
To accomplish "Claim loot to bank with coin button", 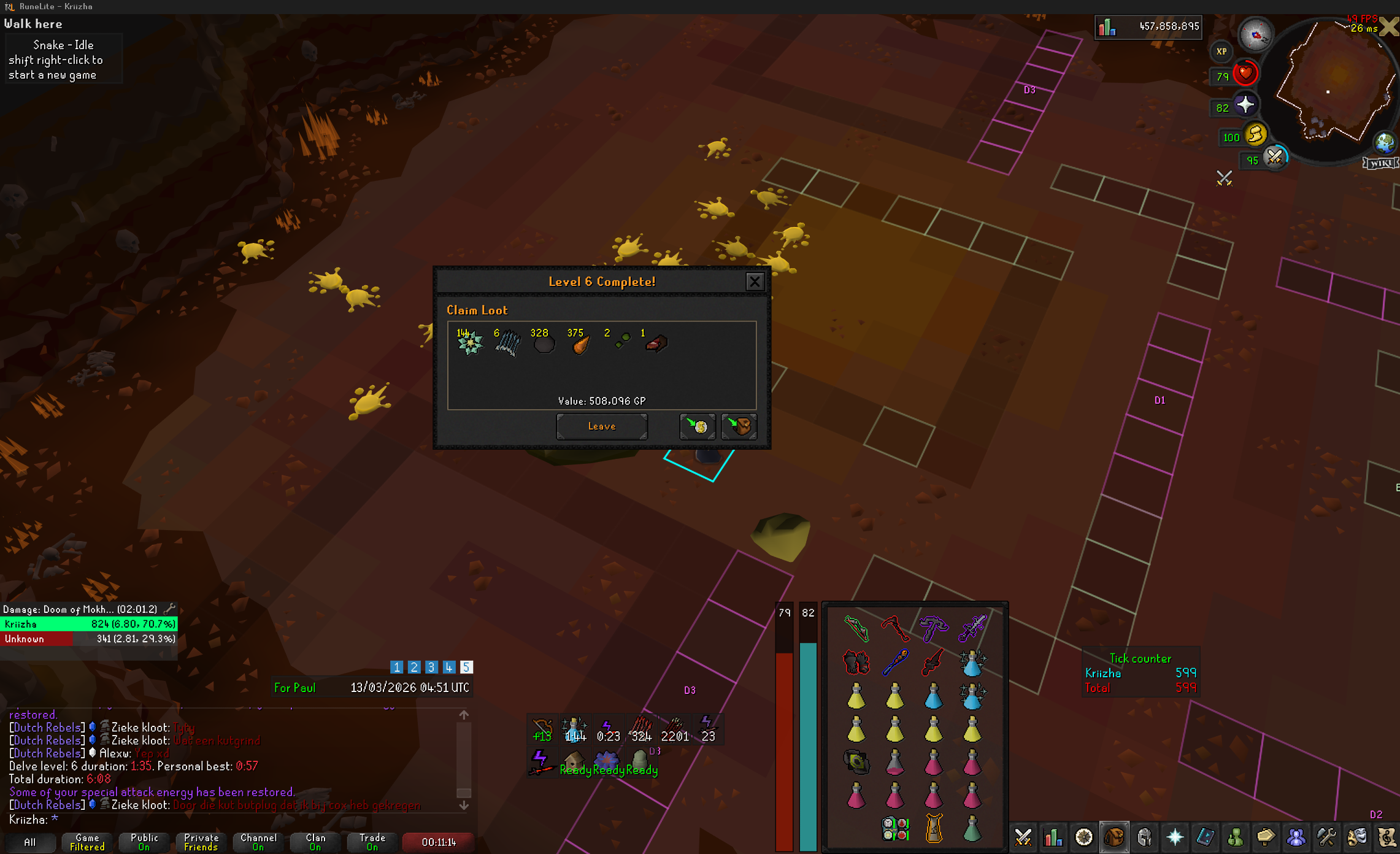I will [698, 426].
